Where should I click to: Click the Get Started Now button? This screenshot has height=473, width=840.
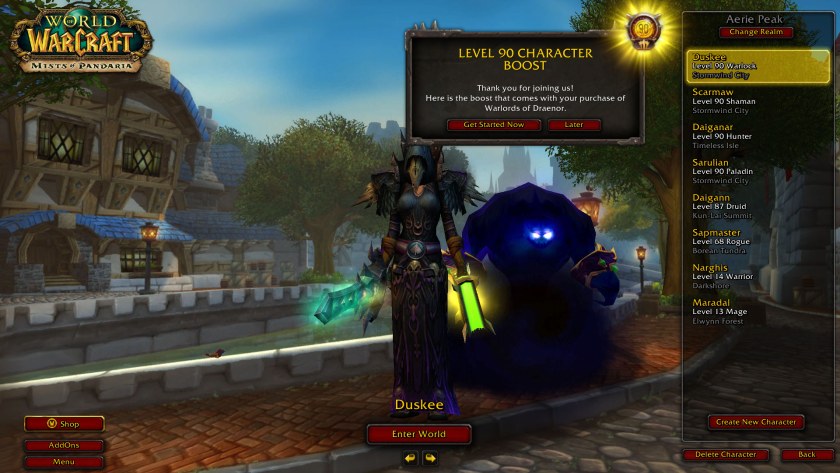[493, 125]
